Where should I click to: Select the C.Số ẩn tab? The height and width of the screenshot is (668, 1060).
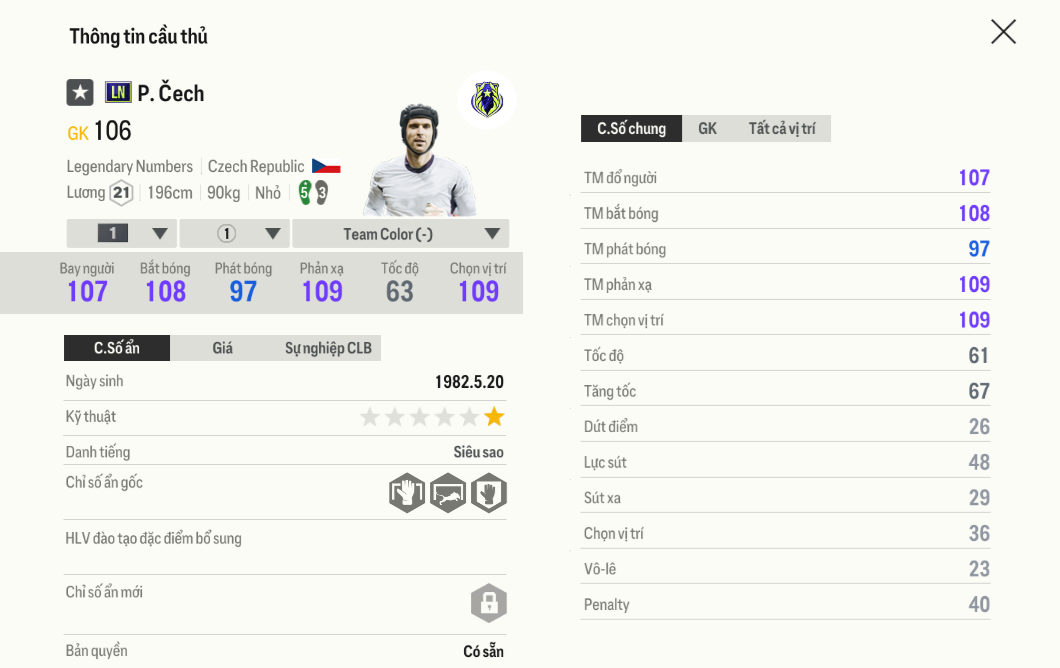coord(117,348)
